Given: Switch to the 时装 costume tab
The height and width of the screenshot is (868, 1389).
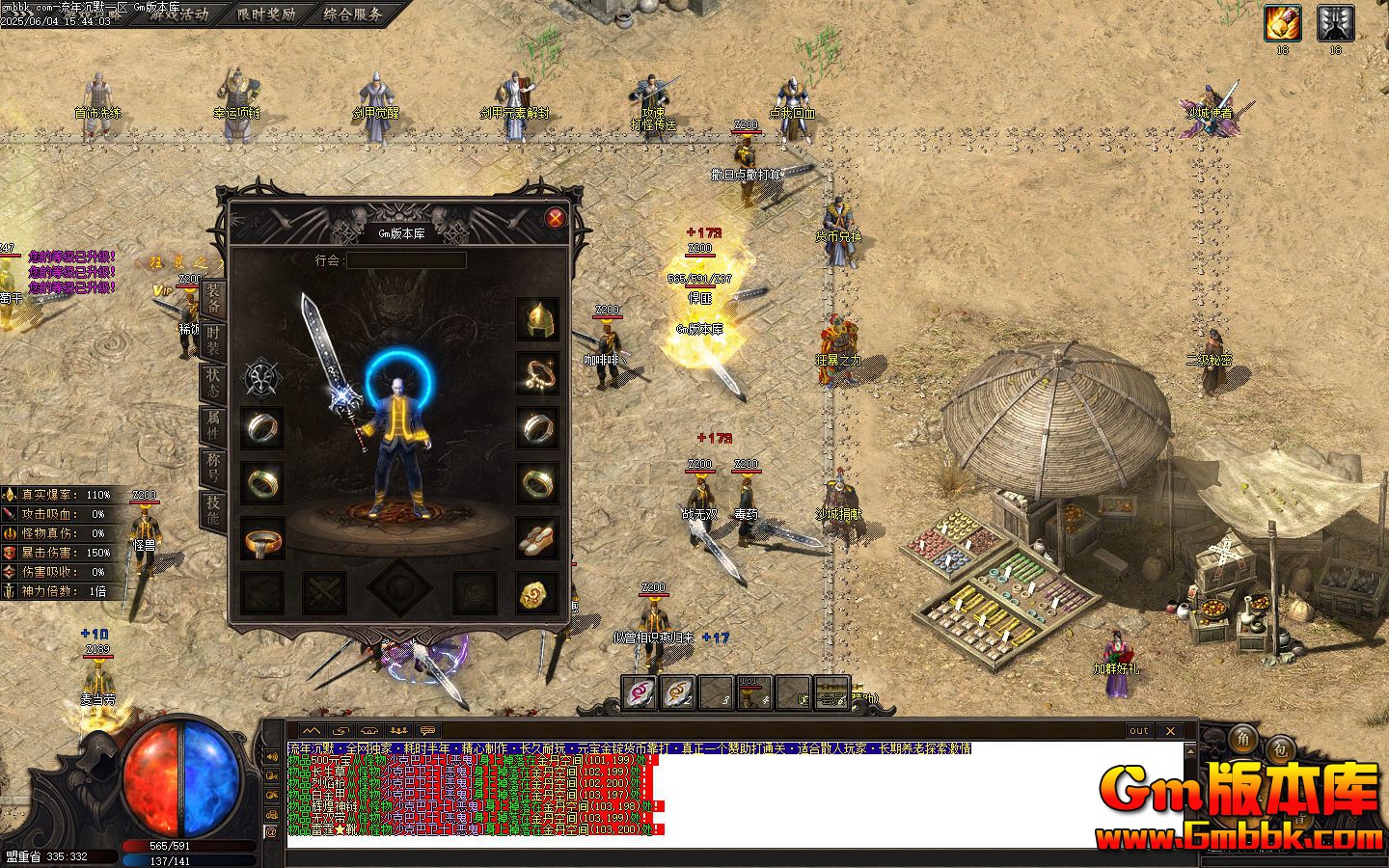Looking at the screenshot, I should (213, 339).
